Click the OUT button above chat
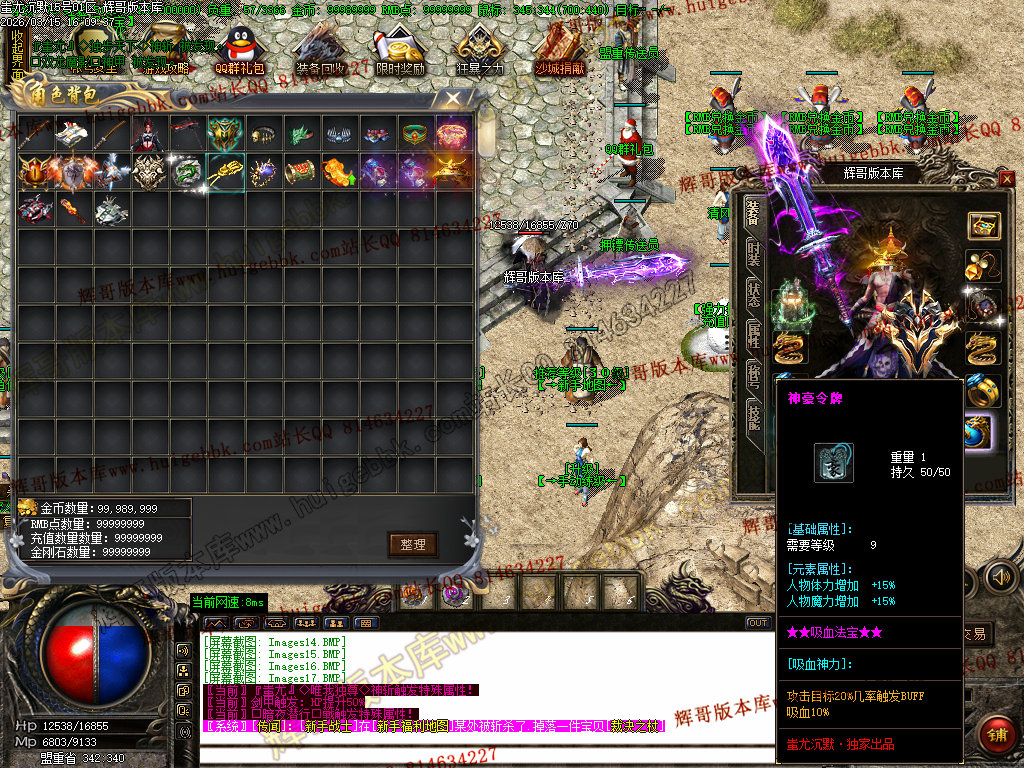Image resolution: width=1024 pixels, height=768 pixels. point(758,623)
